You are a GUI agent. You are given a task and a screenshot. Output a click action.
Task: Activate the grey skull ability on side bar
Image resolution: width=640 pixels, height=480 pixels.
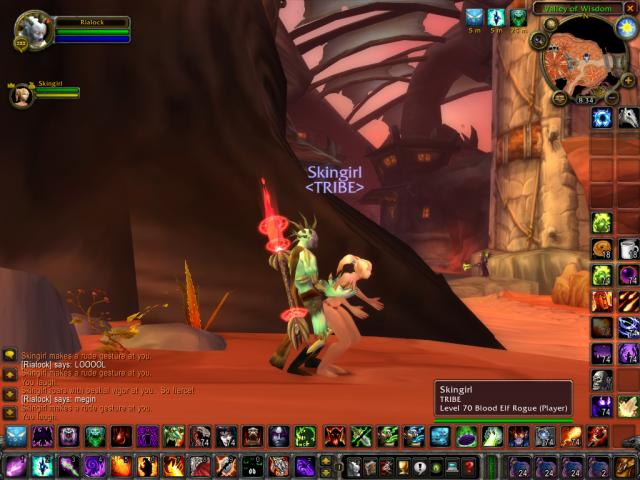coord(602,380)
